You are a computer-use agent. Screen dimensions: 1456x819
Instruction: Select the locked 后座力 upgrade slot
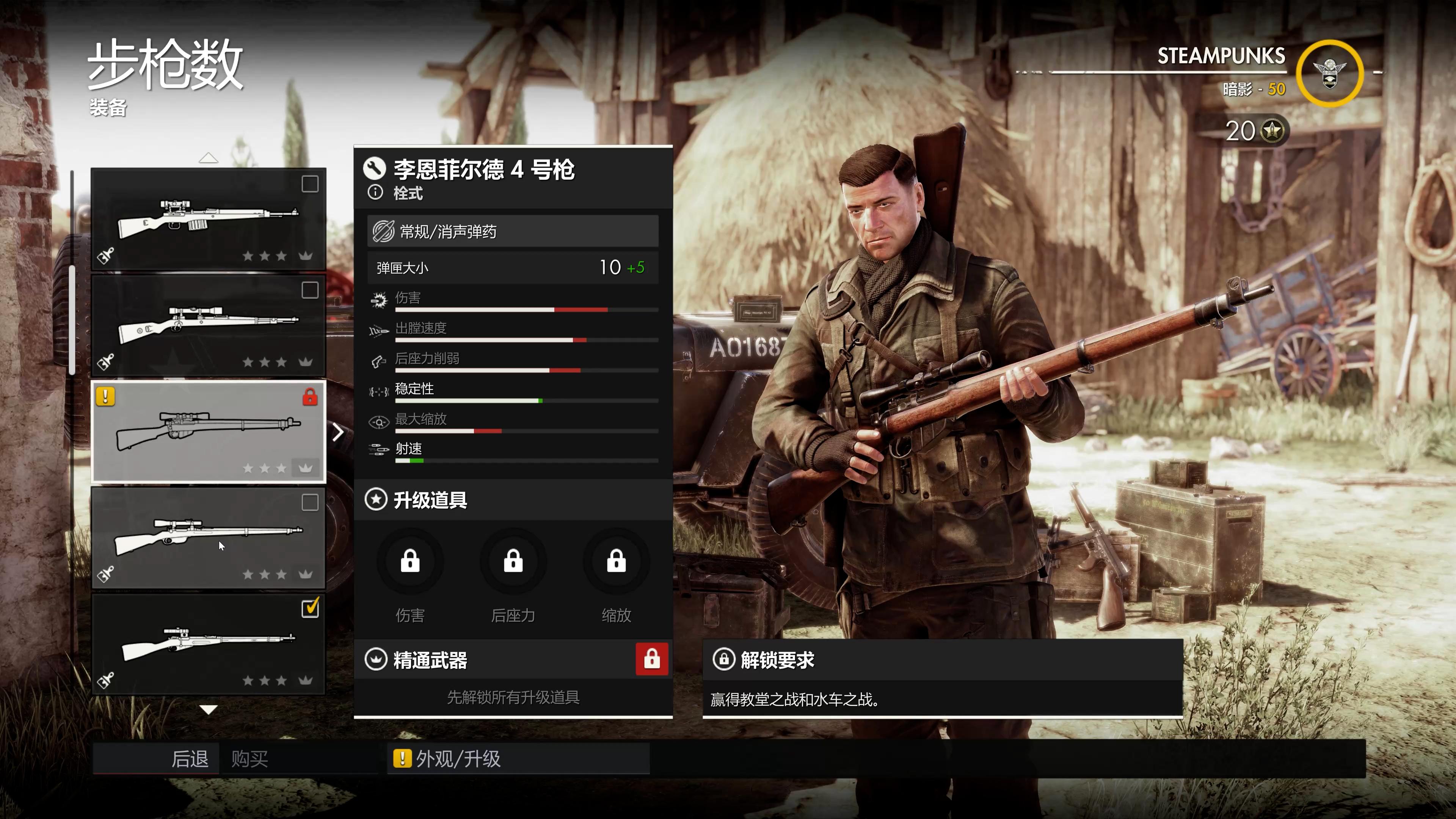pyautogui.click(x=513, y=562)
